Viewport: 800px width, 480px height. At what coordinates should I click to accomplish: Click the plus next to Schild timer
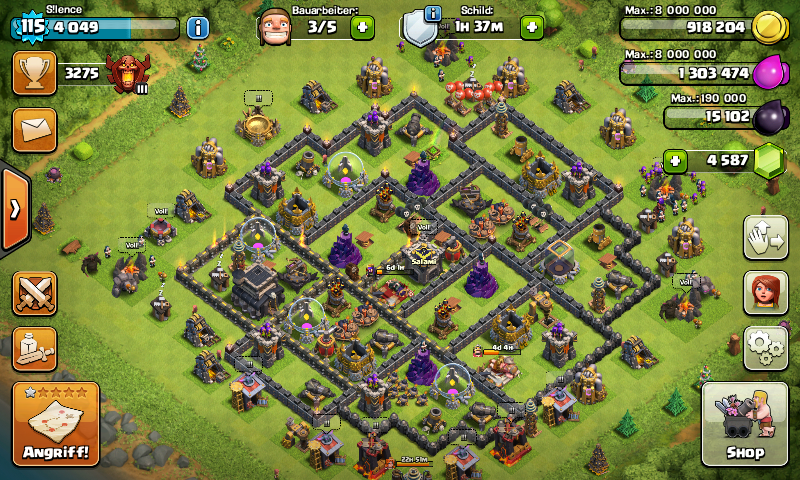(532, 27)
